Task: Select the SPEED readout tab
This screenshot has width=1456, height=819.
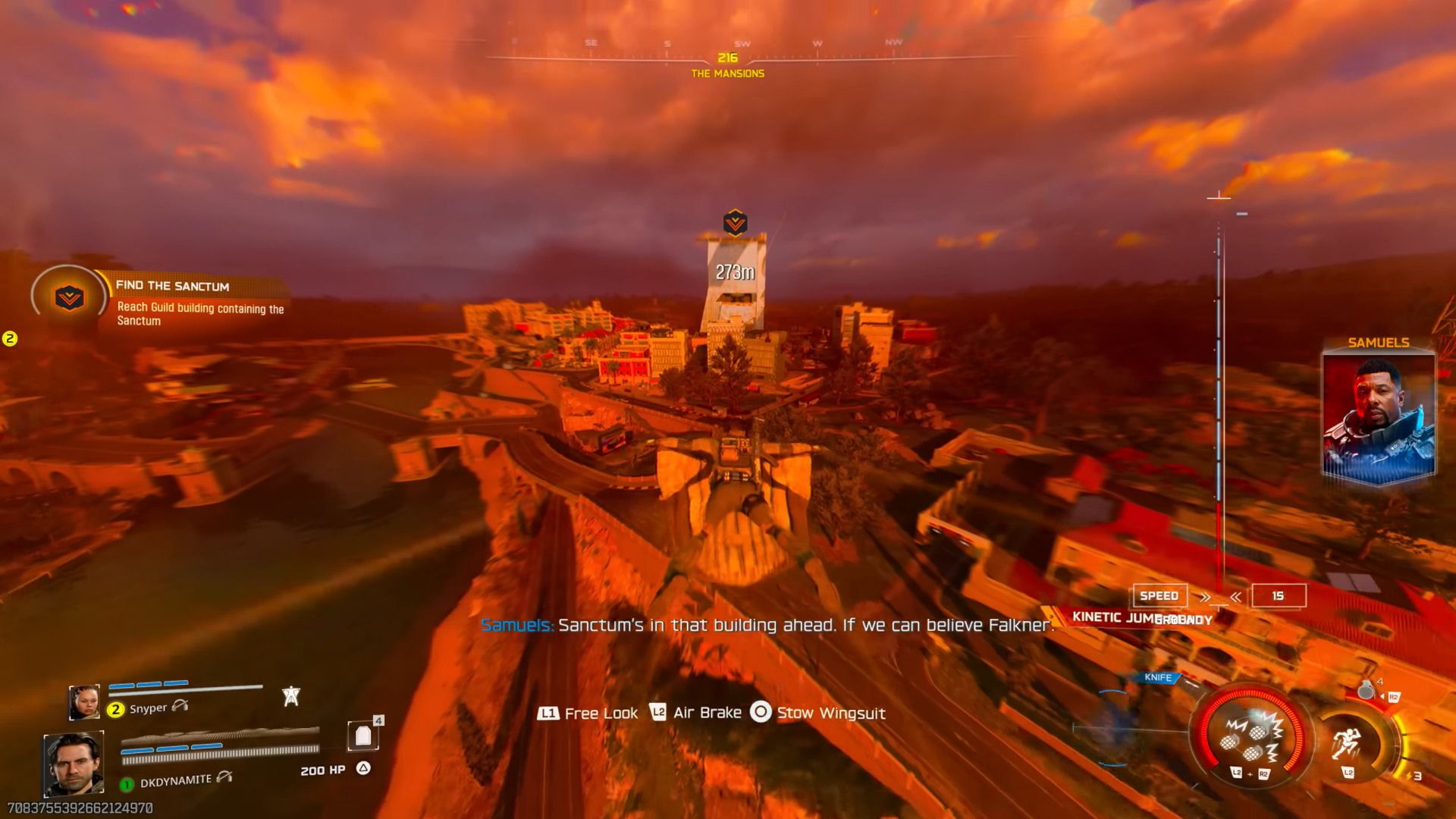Action: coord(1159,595)
